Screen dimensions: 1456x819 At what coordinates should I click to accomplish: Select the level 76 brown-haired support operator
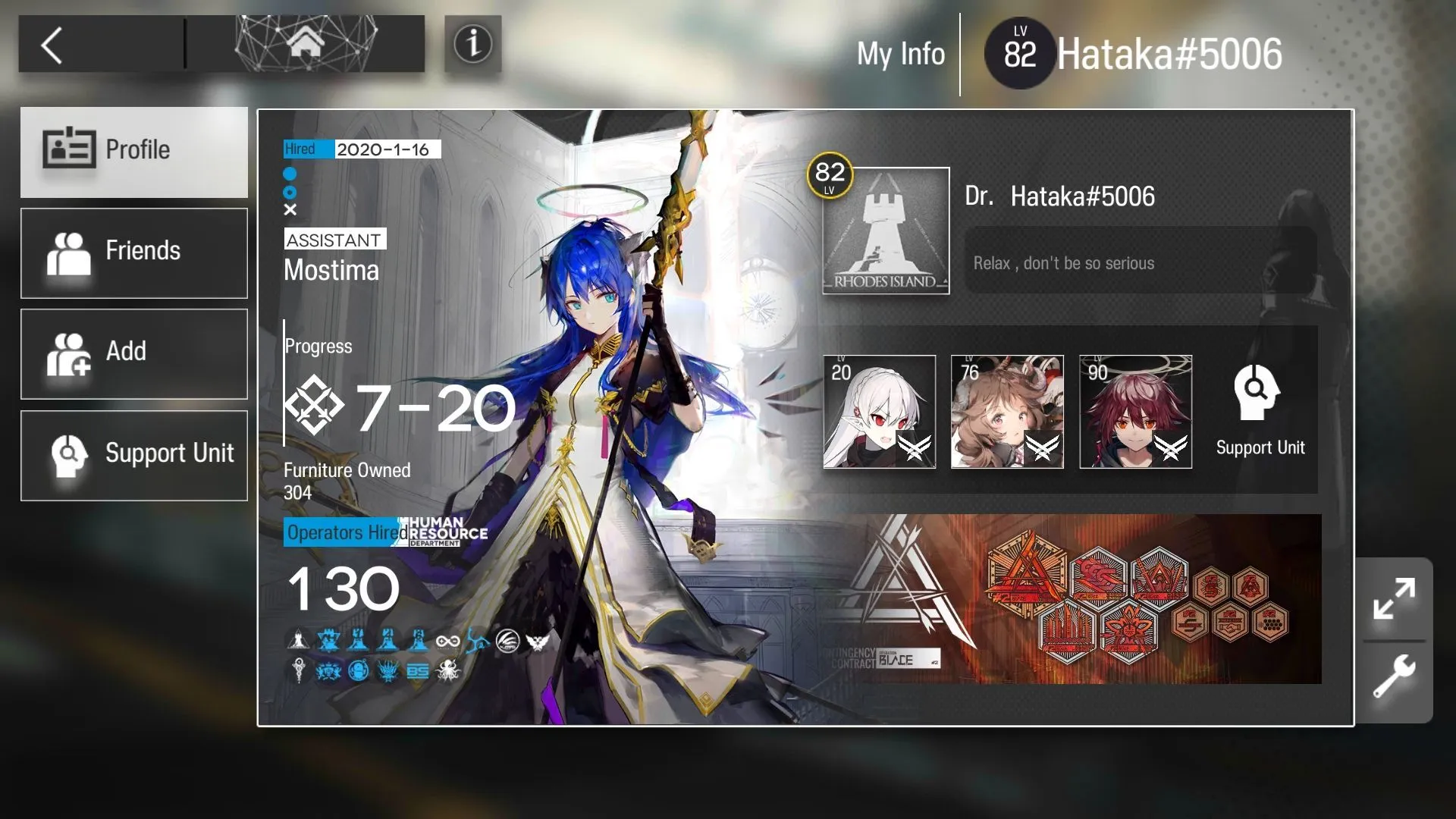[x=1007, y=412]
